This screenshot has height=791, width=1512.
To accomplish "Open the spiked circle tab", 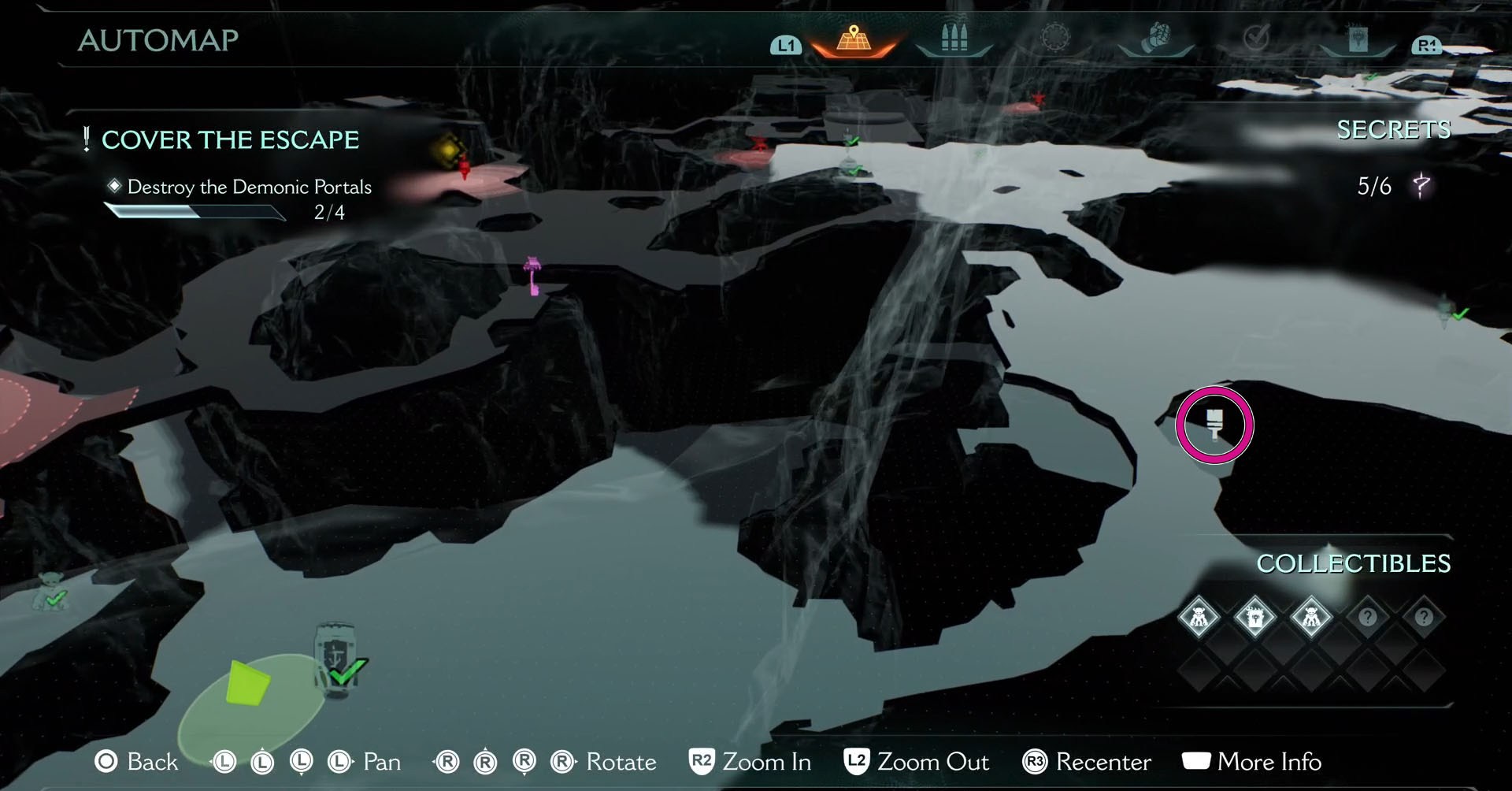I will 1055,37.
